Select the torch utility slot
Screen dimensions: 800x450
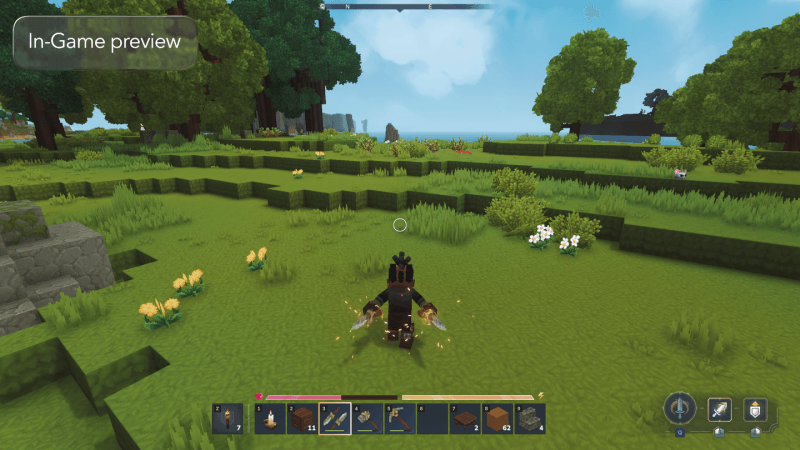coord(227,418)
